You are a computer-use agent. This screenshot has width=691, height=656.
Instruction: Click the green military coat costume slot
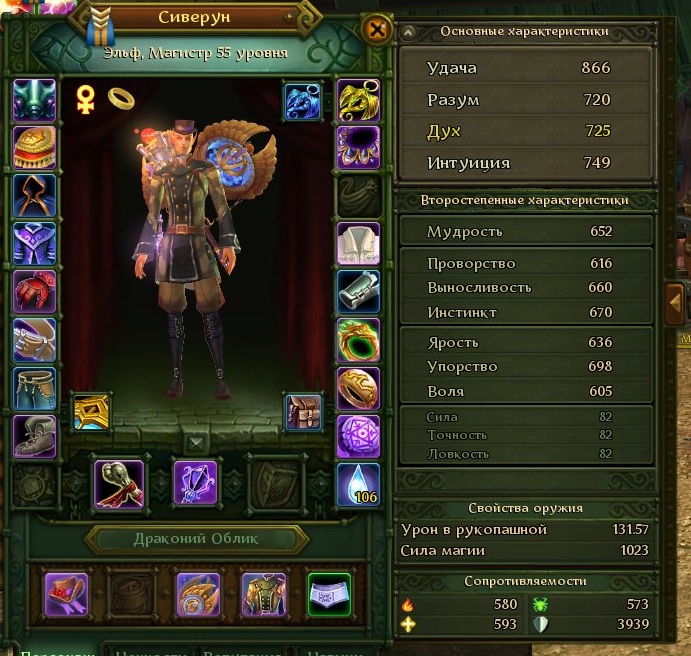tap(262, 594)
